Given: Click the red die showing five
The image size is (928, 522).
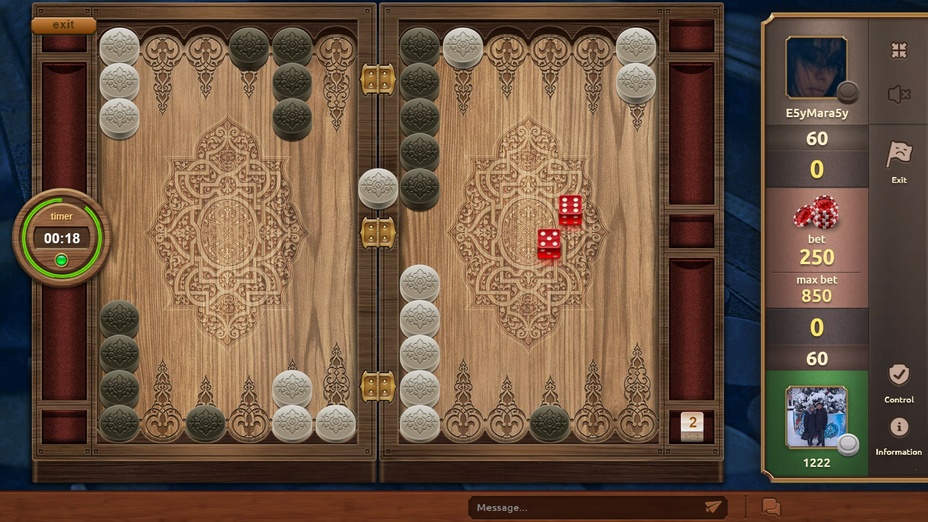Looking at the screenshot, I should (x=549, y=244).
